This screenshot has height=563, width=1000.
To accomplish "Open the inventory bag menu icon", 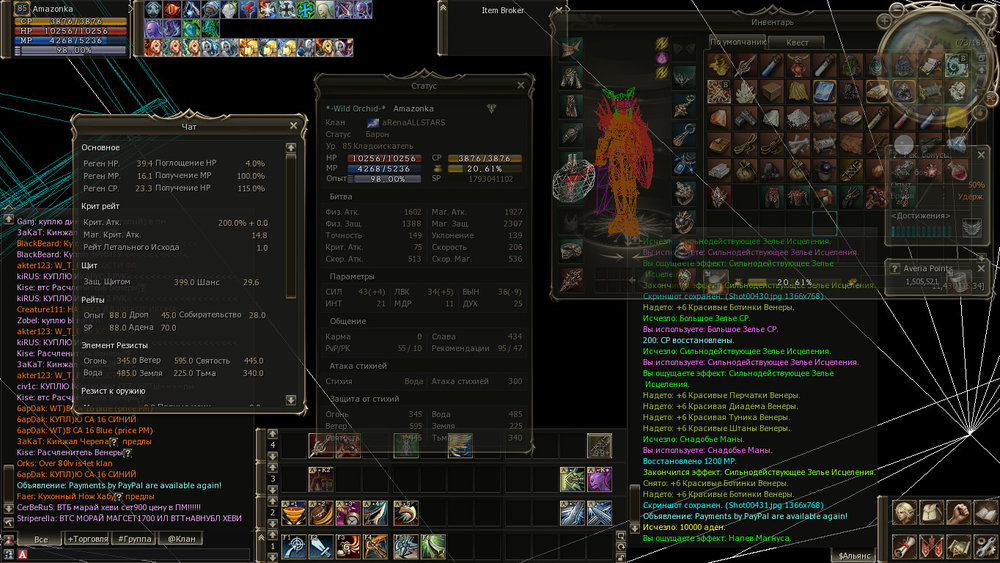I will [x=932, y=513].
